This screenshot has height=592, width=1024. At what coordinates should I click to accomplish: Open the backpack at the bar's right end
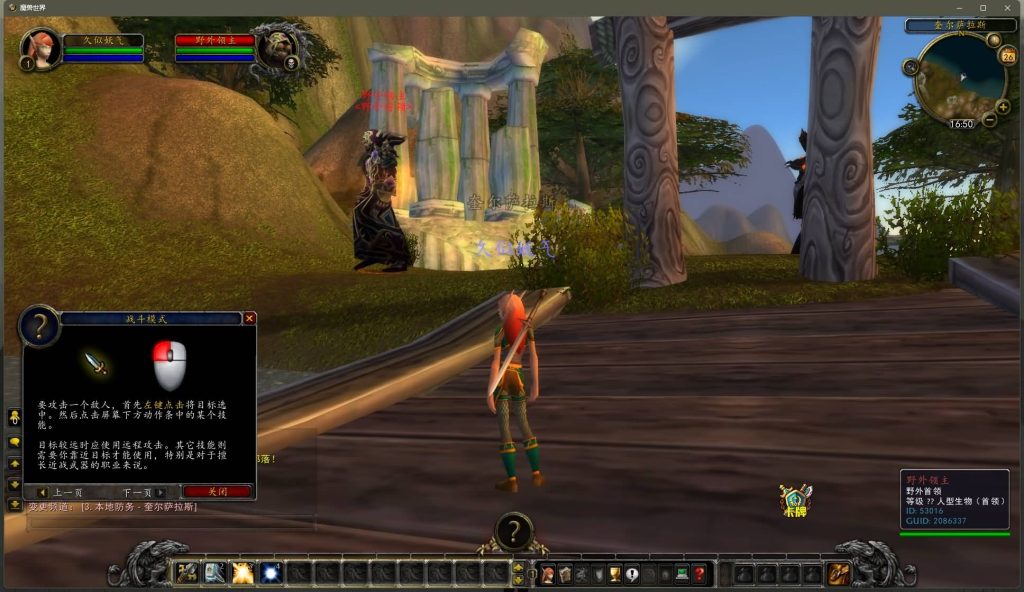(839, 574)
